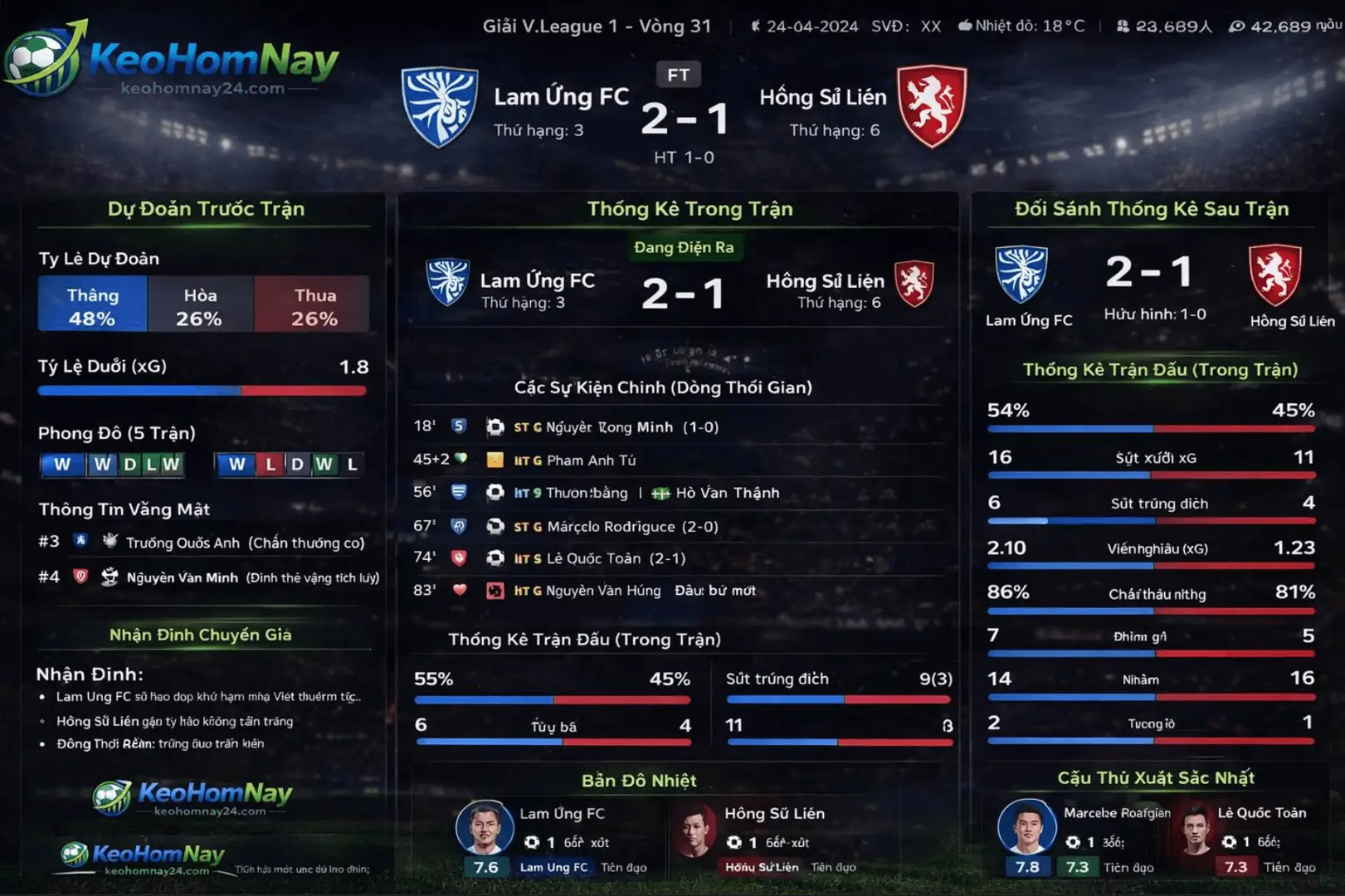
Task: Select the 45+2 Phạm Anh Tú event row
Action: click(591, 460)
